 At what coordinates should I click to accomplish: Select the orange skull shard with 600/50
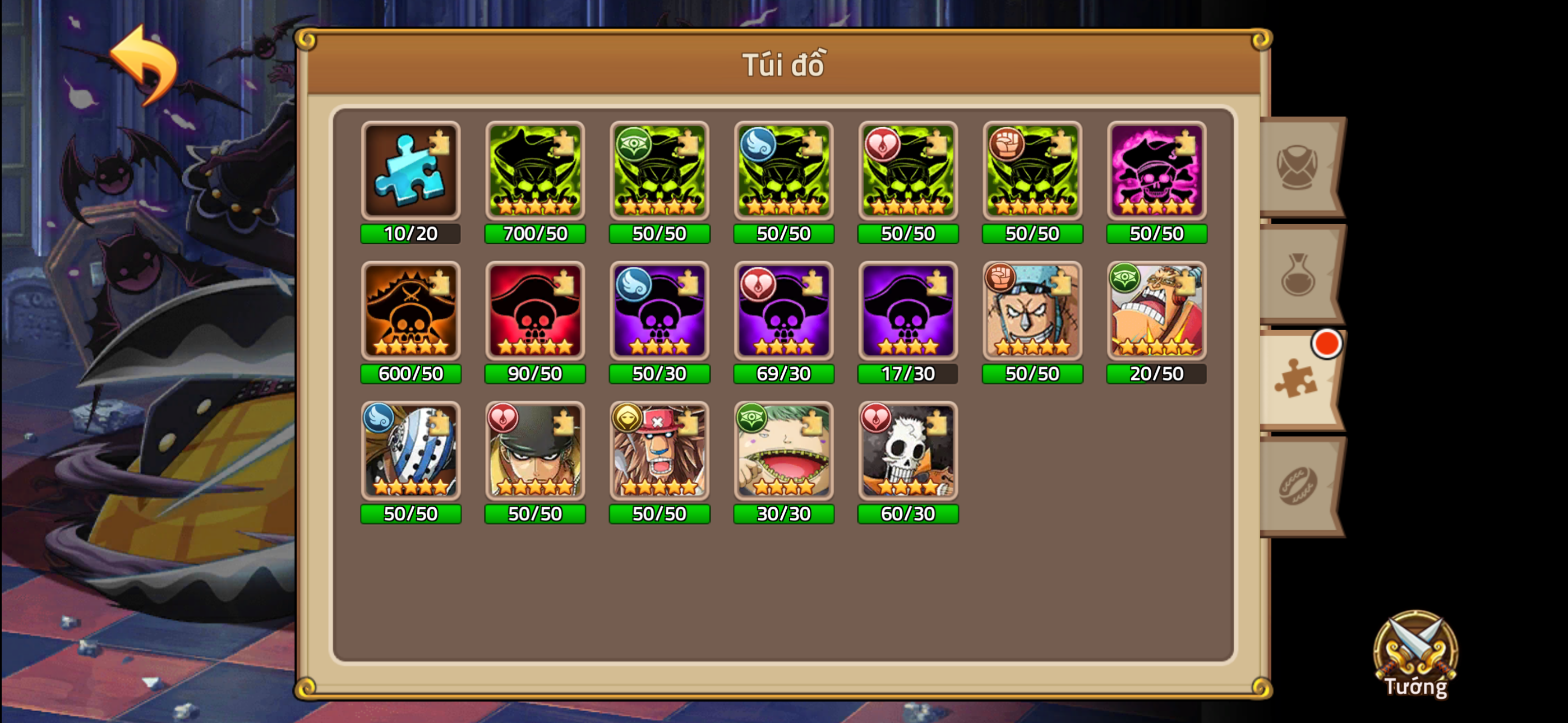coord(411,312)
